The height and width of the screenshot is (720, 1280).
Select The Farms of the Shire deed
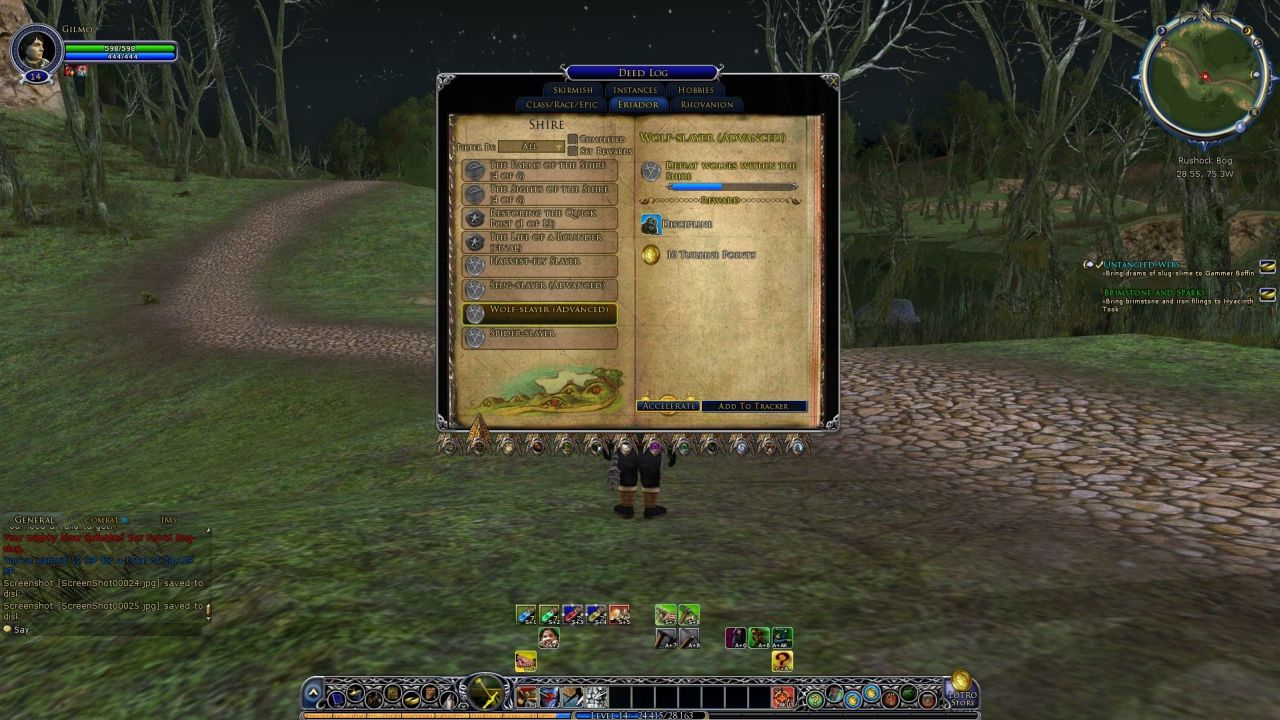(x=540, y=170)
